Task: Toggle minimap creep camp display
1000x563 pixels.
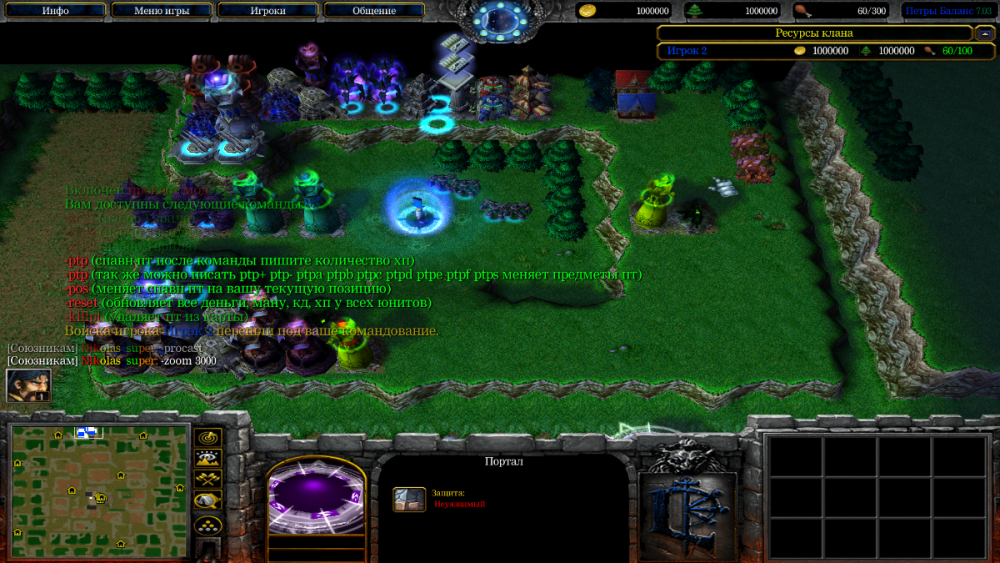Action: coord(208,501)
